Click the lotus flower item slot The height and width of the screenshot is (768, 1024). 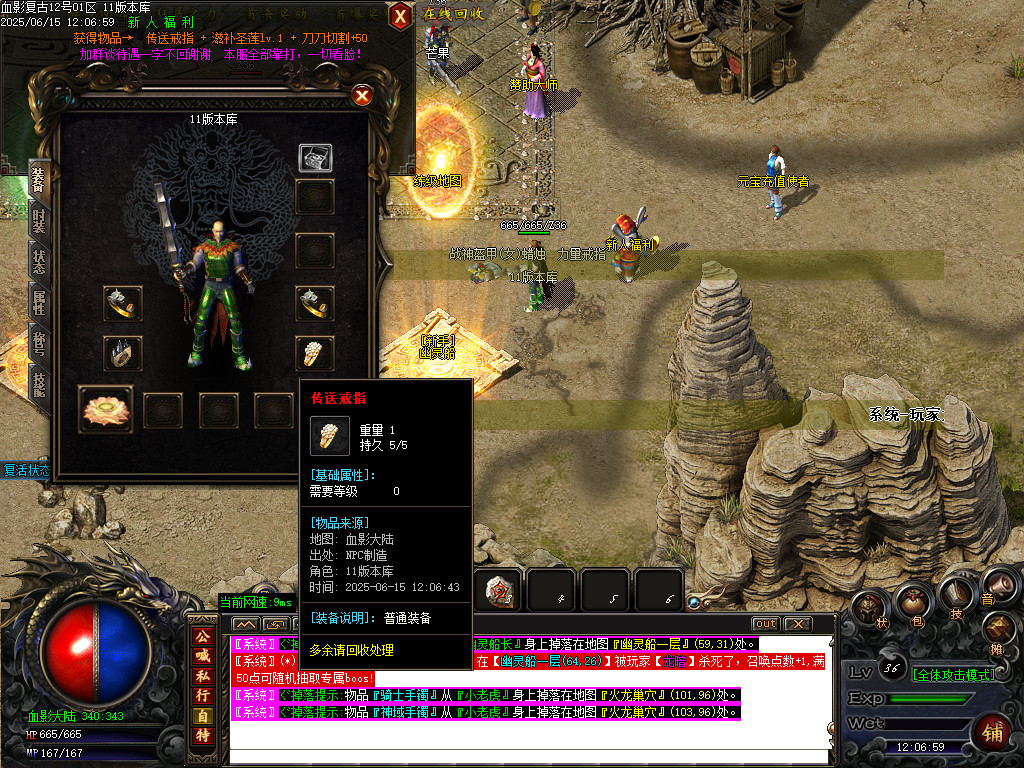(104, 410)
